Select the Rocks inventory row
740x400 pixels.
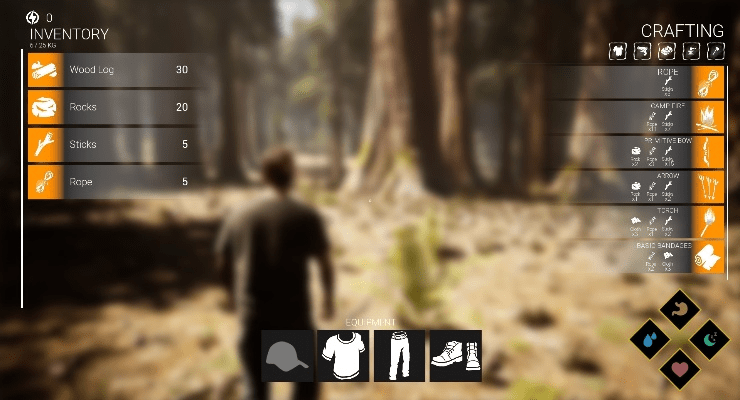[x=110, y=107]
